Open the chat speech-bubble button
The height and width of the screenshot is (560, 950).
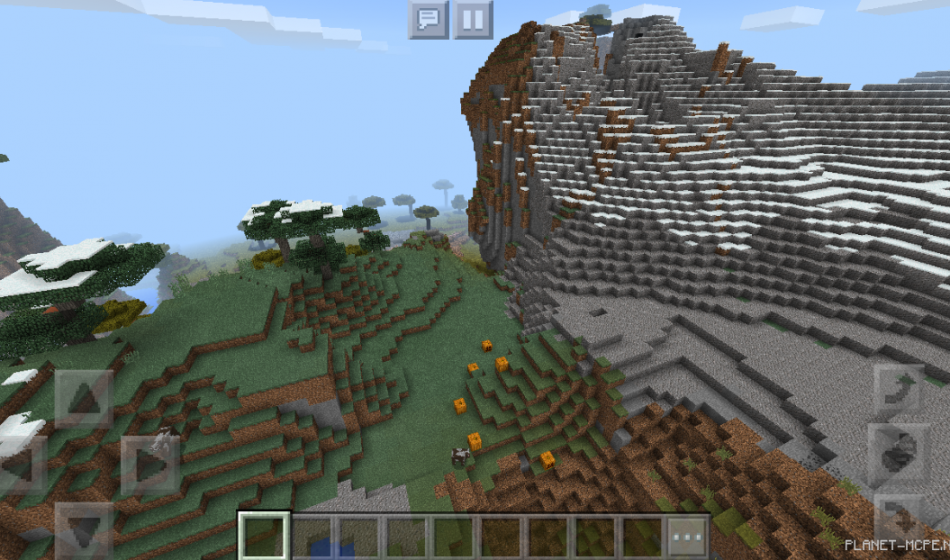tap(428, 19)
